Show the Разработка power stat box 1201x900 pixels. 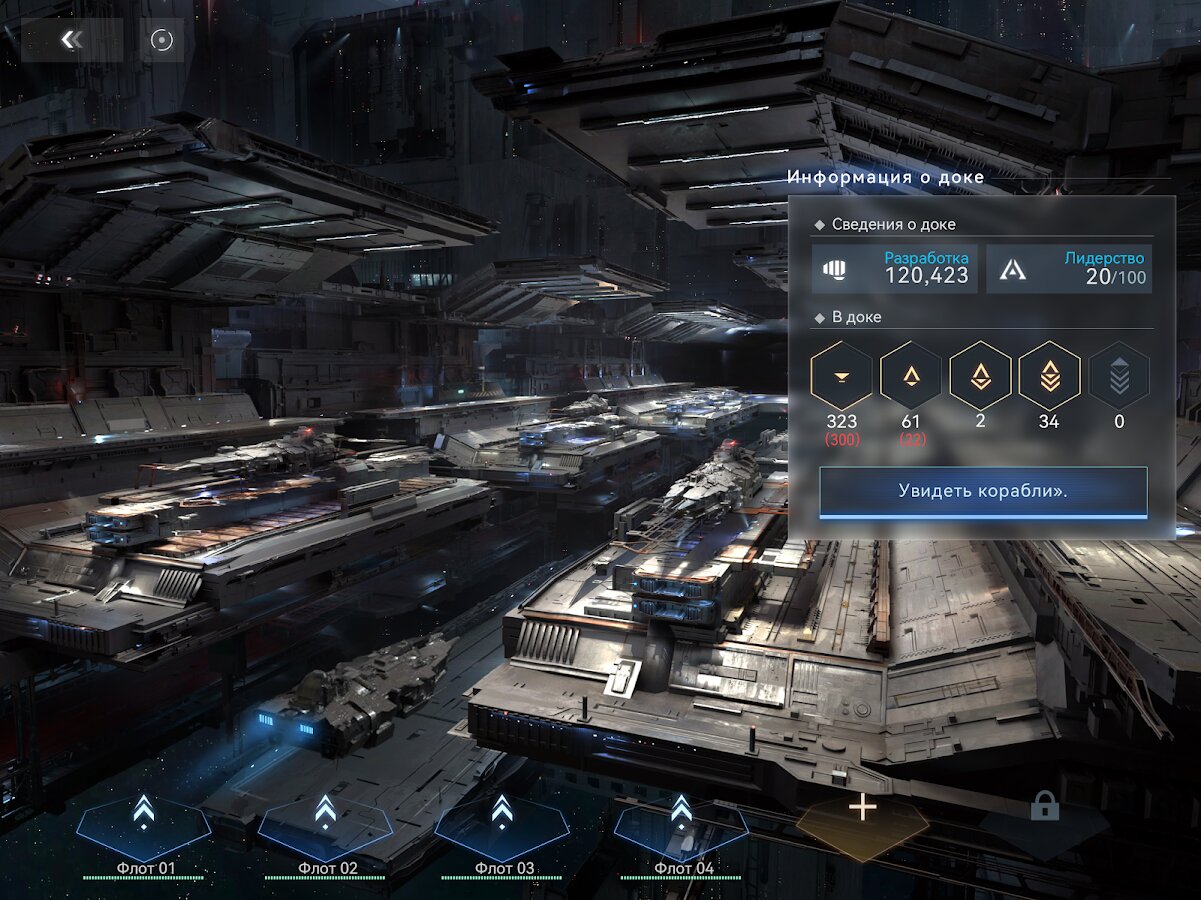pyautogui.click(x=895, y=269)
